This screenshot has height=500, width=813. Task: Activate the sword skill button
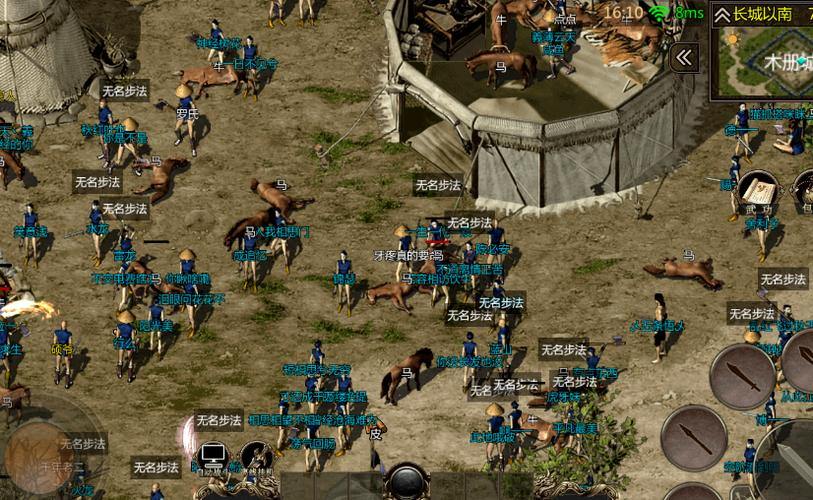pyautogui.click(x=742, y=377)
